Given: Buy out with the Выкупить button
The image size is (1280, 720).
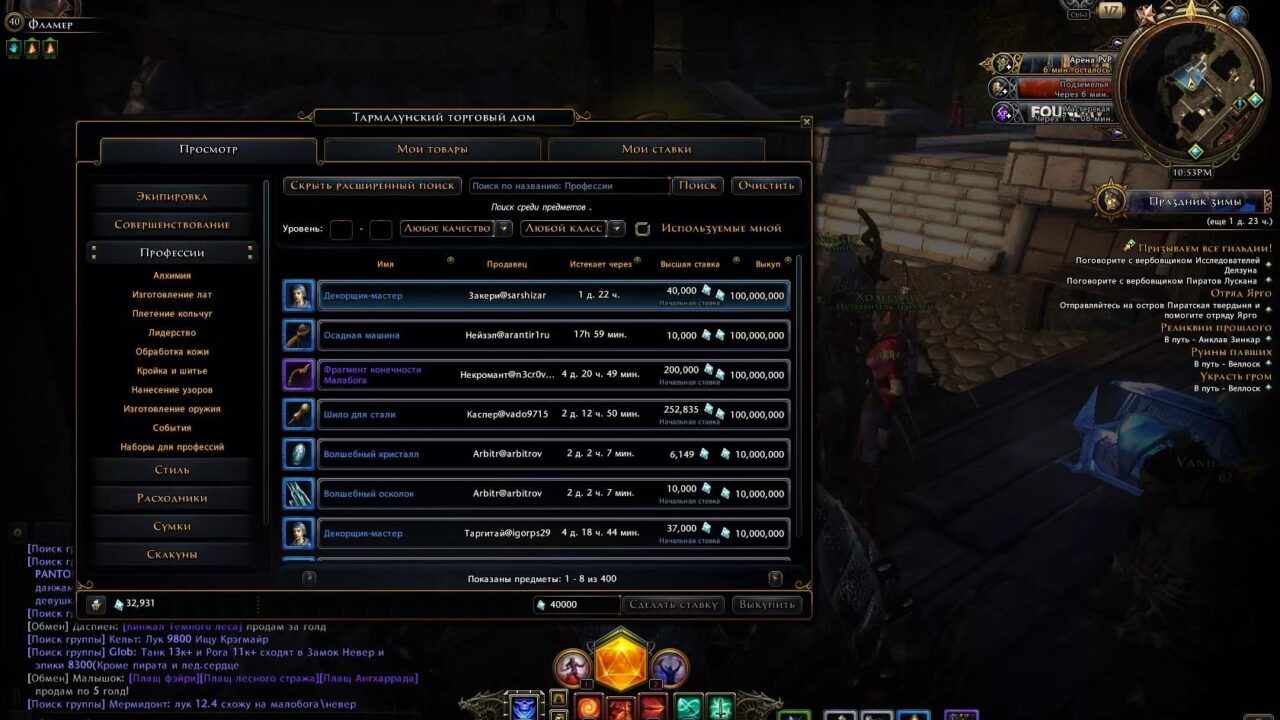Looking at the screenshot, I should [767, 605].
